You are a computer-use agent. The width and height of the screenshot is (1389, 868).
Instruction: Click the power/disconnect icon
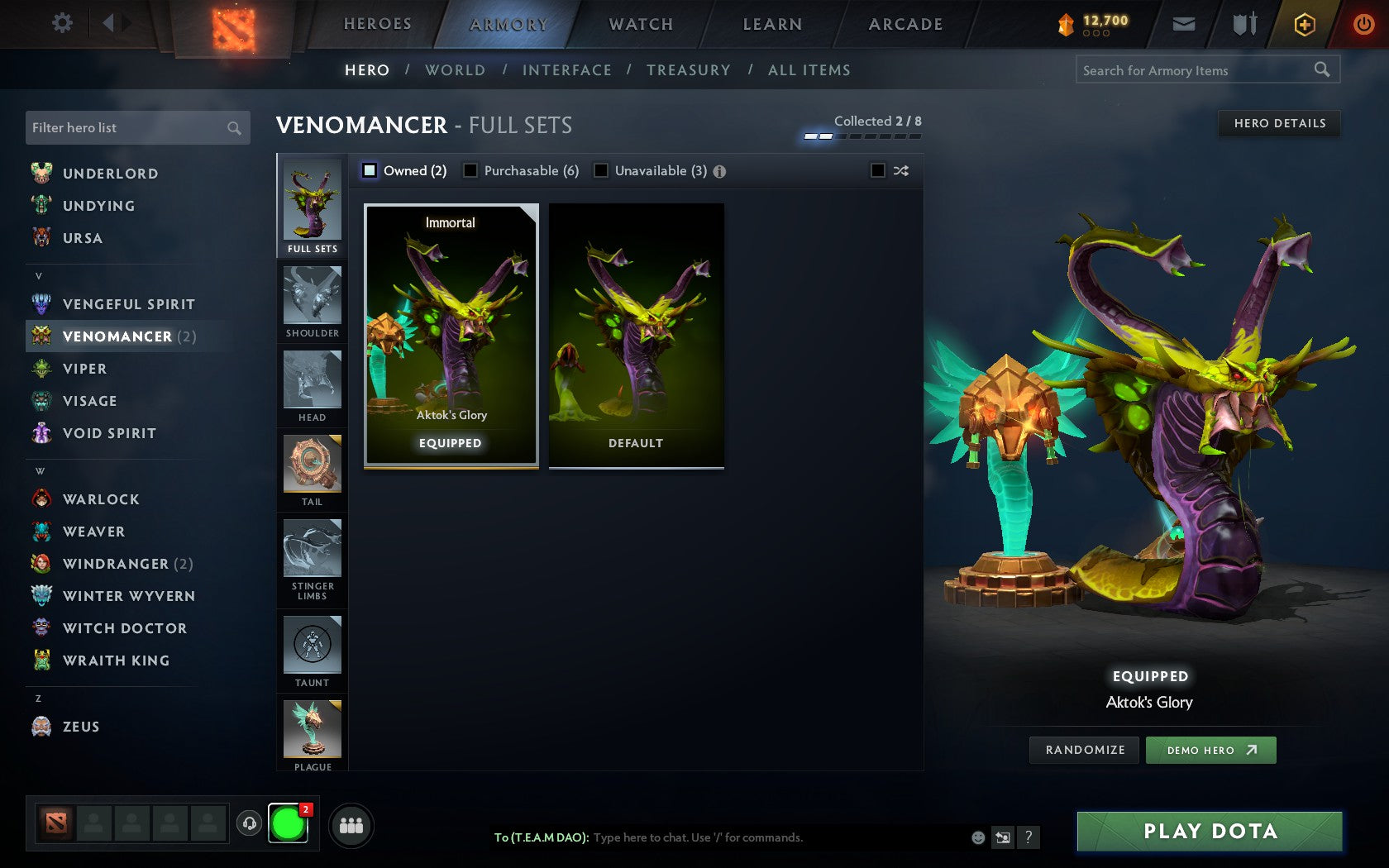[1363, 24]
